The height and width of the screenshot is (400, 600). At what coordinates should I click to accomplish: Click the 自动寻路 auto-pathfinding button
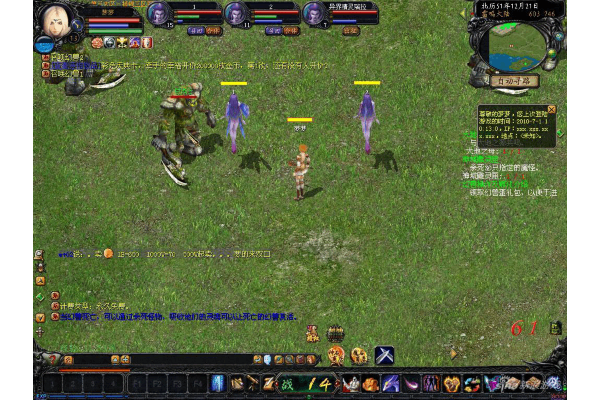tap(511, 81)
